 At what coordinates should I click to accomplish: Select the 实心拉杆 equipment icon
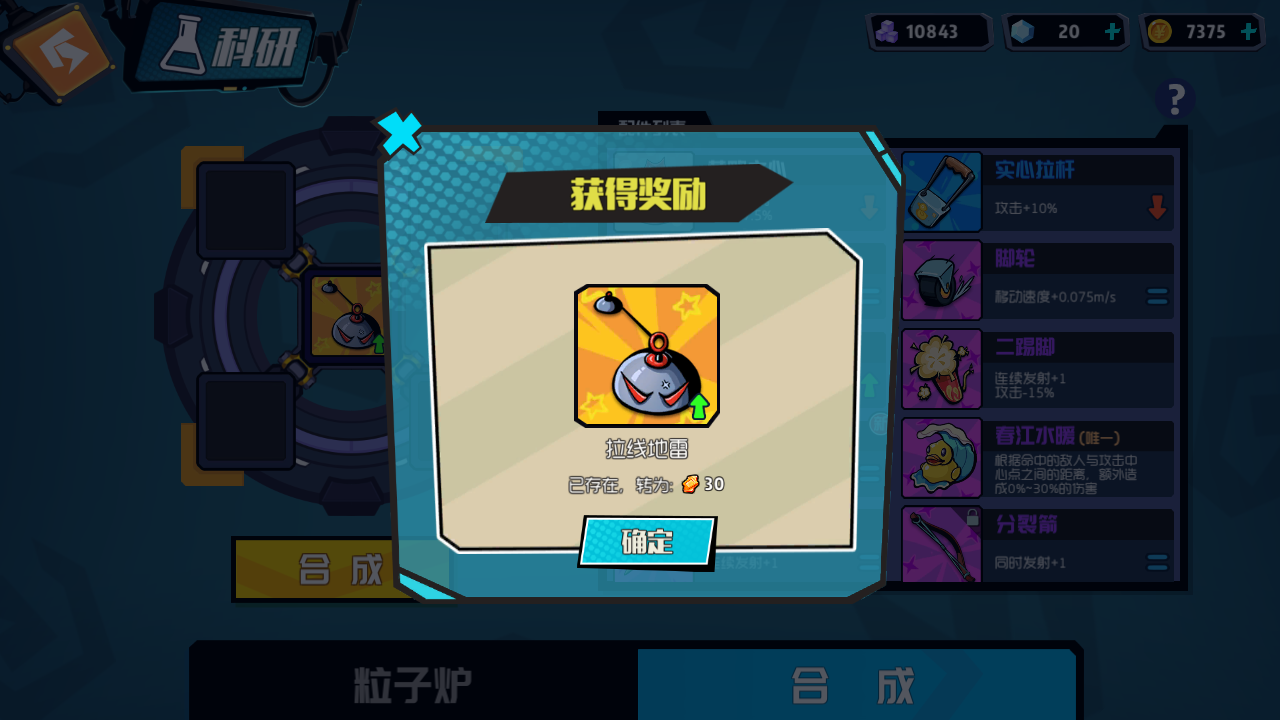pos(941,191)
